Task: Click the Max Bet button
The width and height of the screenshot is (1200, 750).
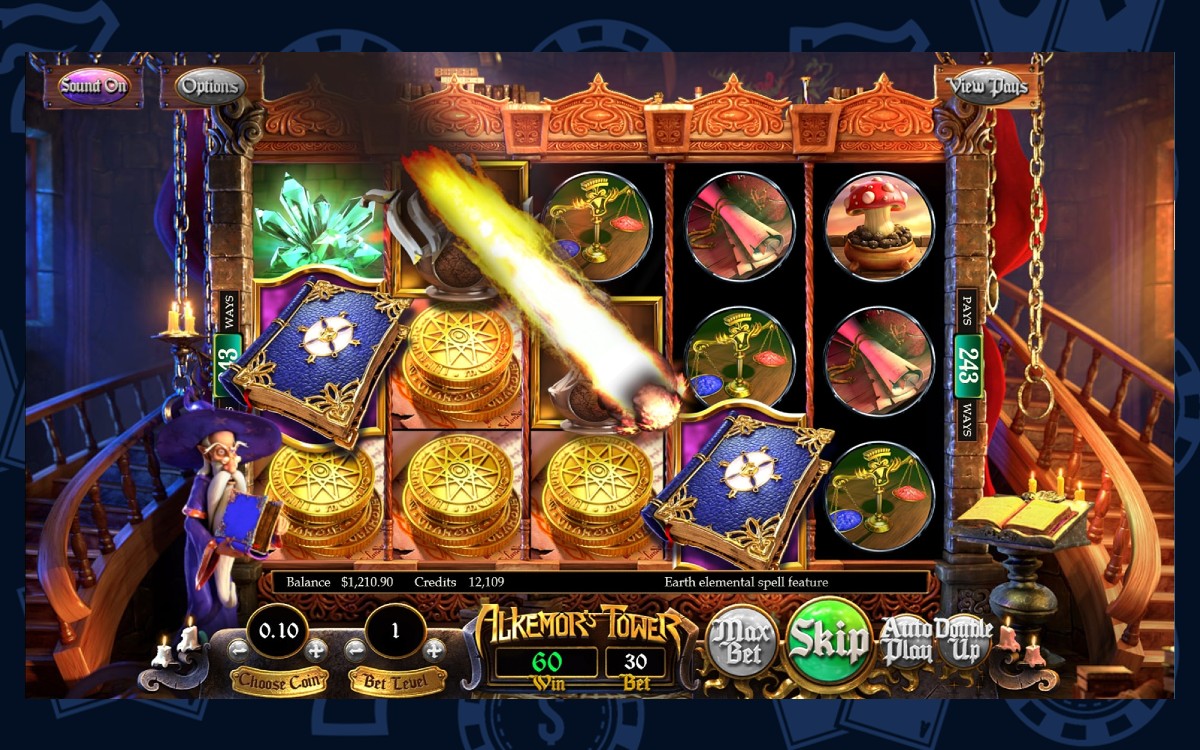Action: tap(744, 641)
